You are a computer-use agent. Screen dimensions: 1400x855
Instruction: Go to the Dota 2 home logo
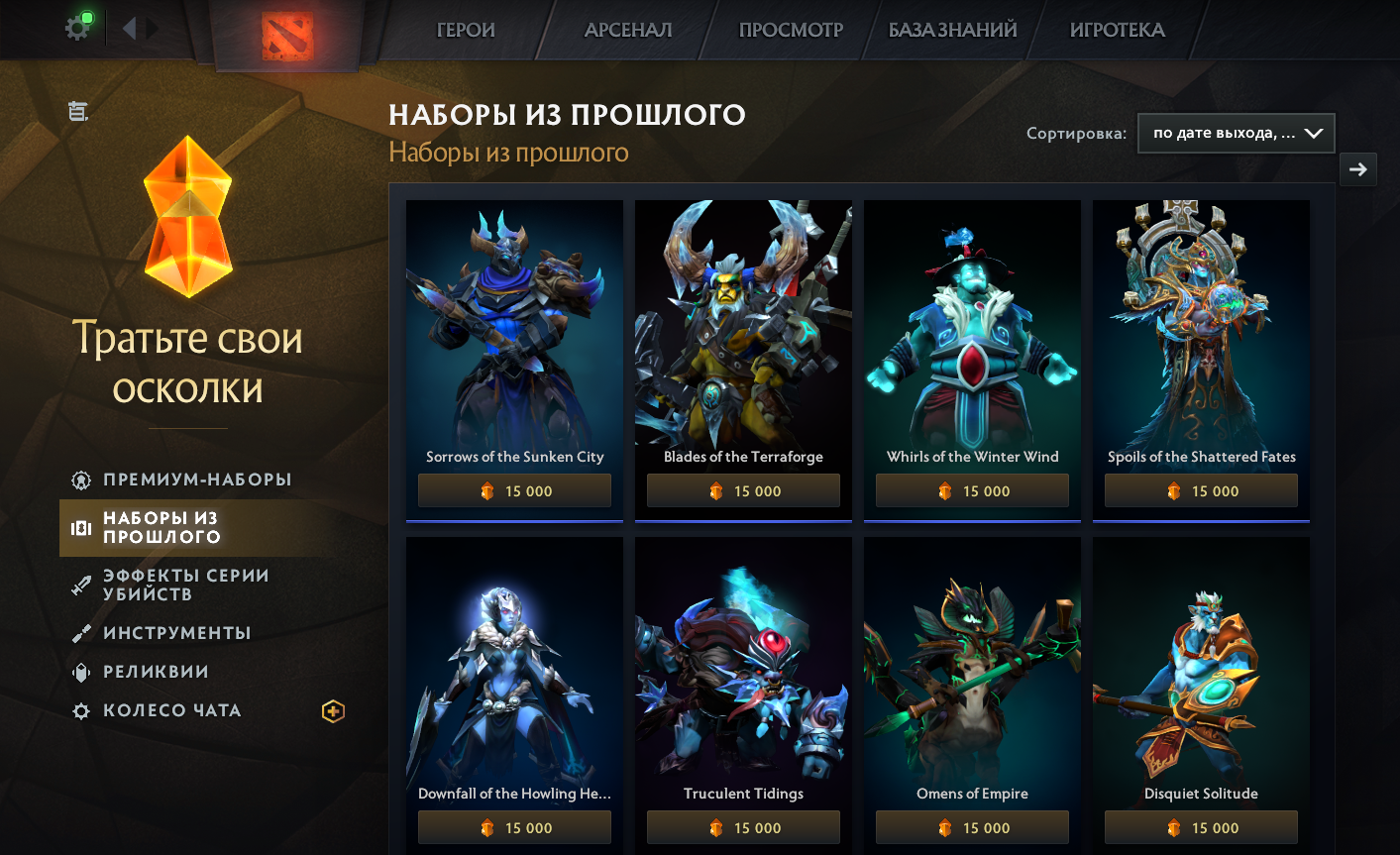pyautogui.click(x=287, y=35)
